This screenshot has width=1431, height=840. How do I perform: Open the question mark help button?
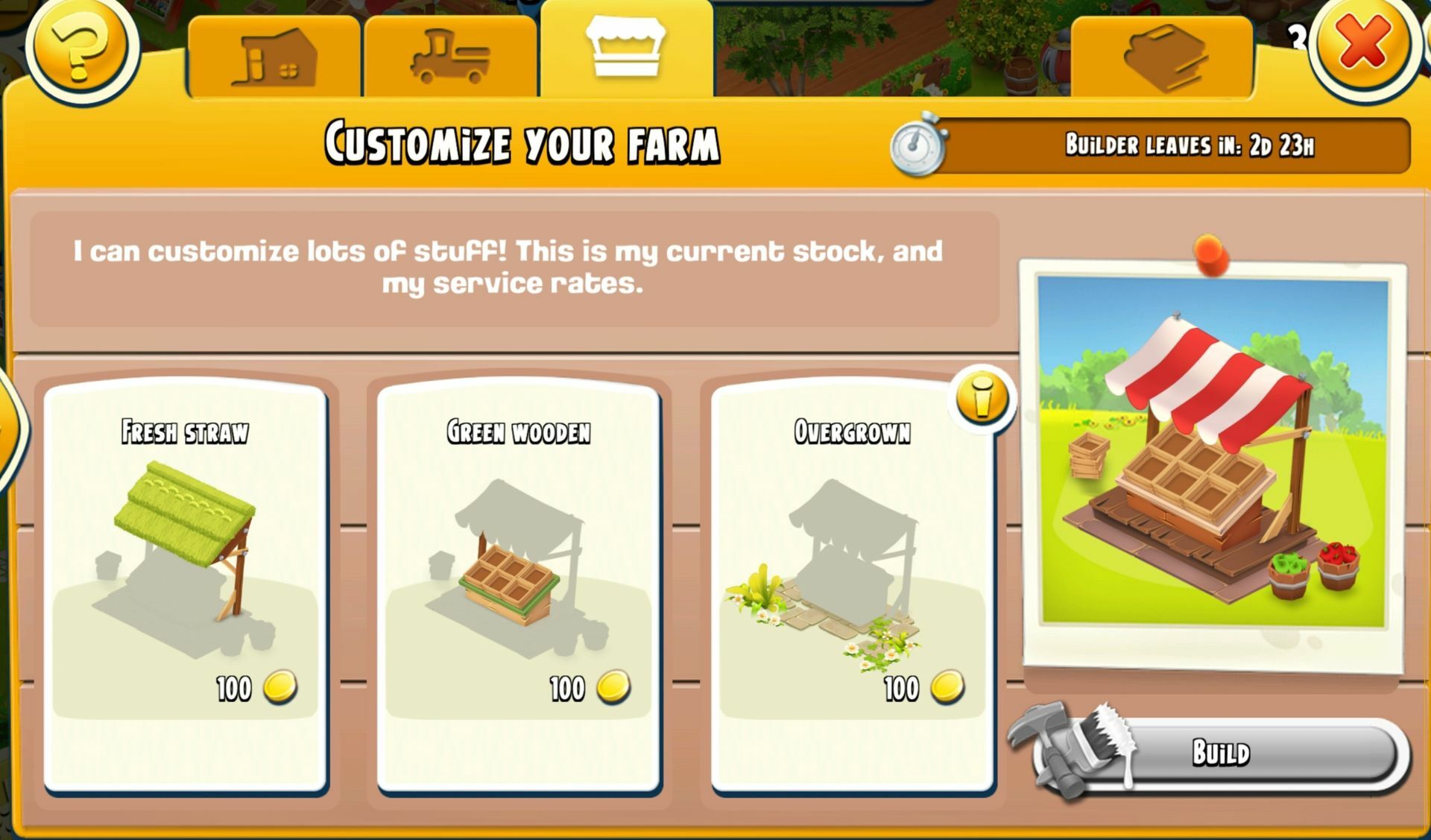click(82, 46)
